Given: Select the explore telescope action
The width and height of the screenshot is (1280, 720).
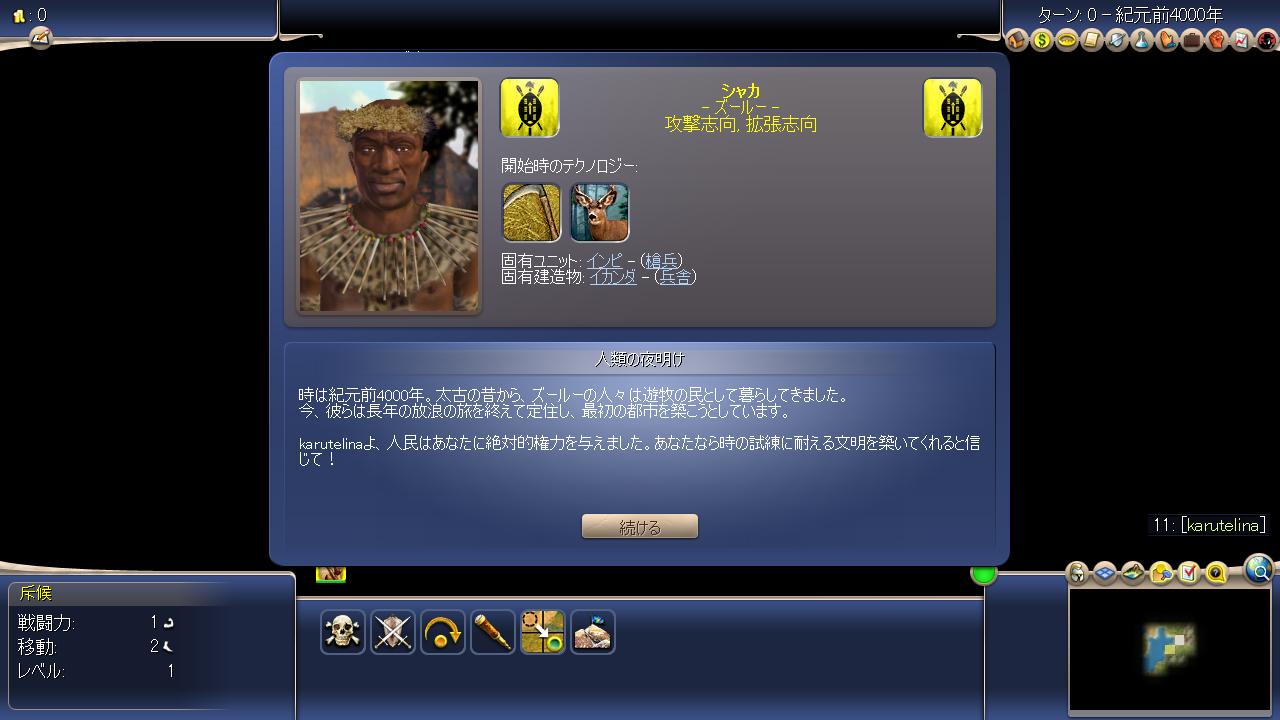Looking at the screenshot, I should [x=493, y=632].
